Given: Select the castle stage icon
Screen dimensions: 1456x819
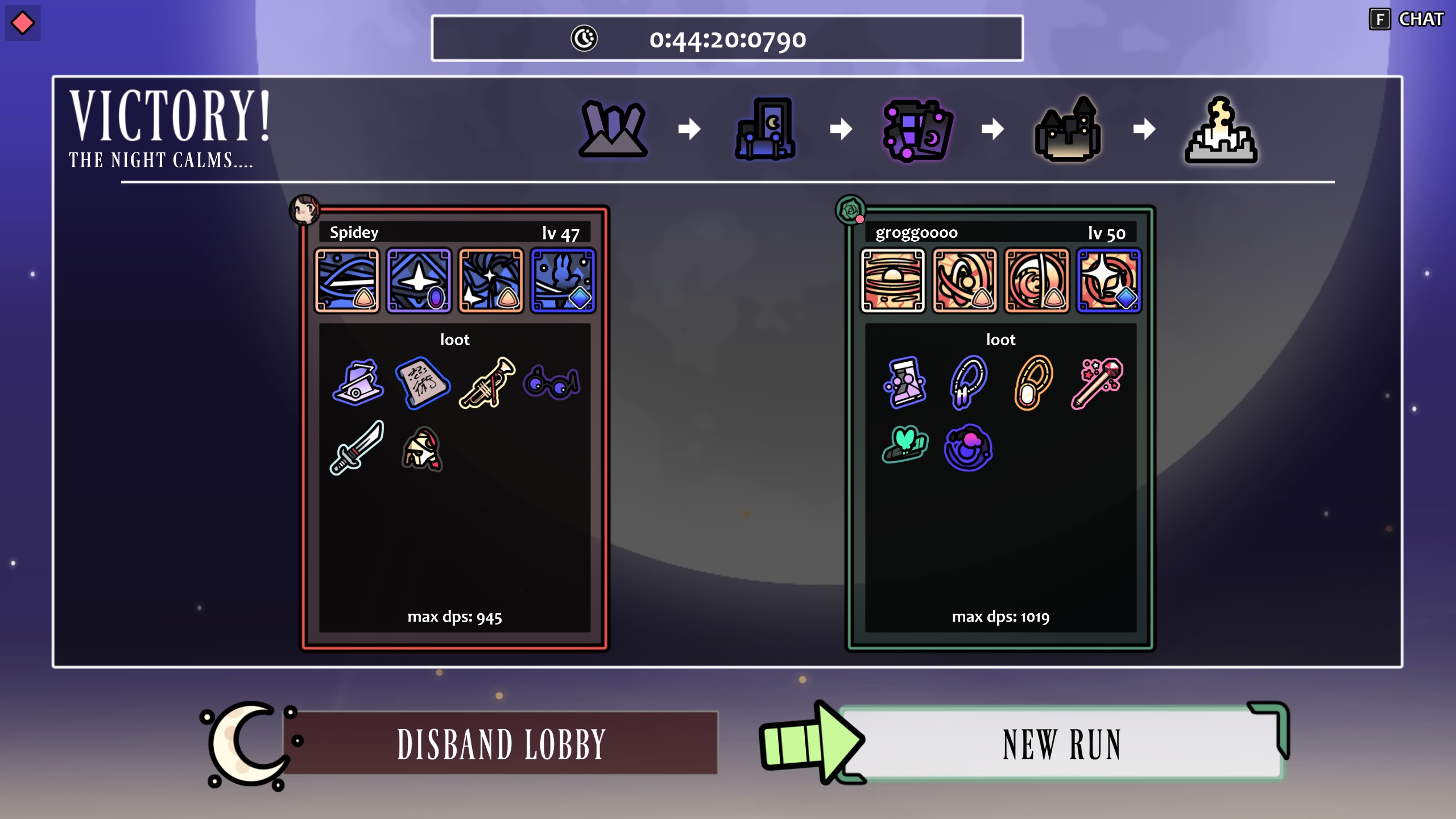Looking at the screenshot, I should 1068,129.
